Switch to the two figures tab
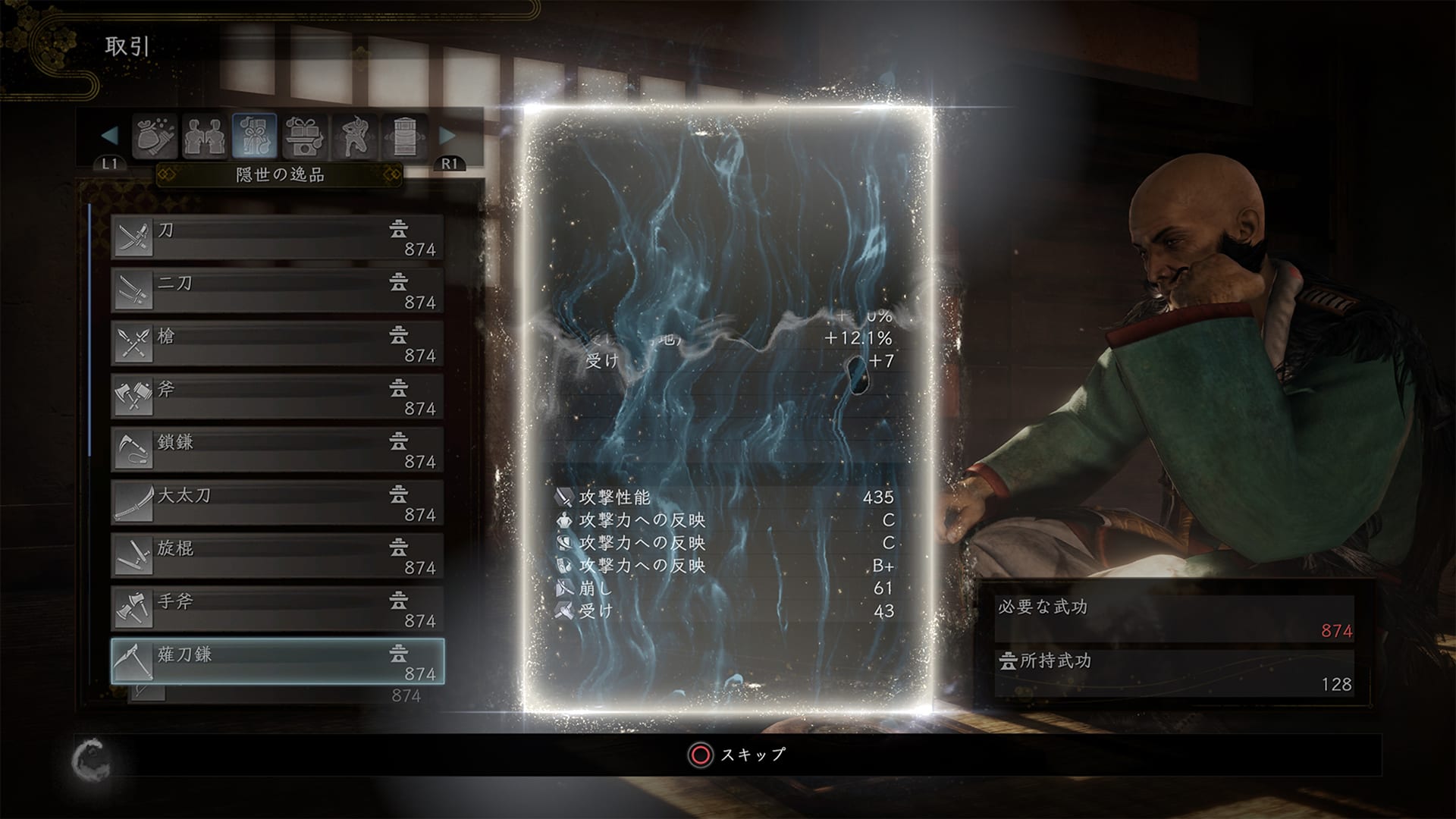Screen dimensions: 1456x819 [x=204, y=136]
